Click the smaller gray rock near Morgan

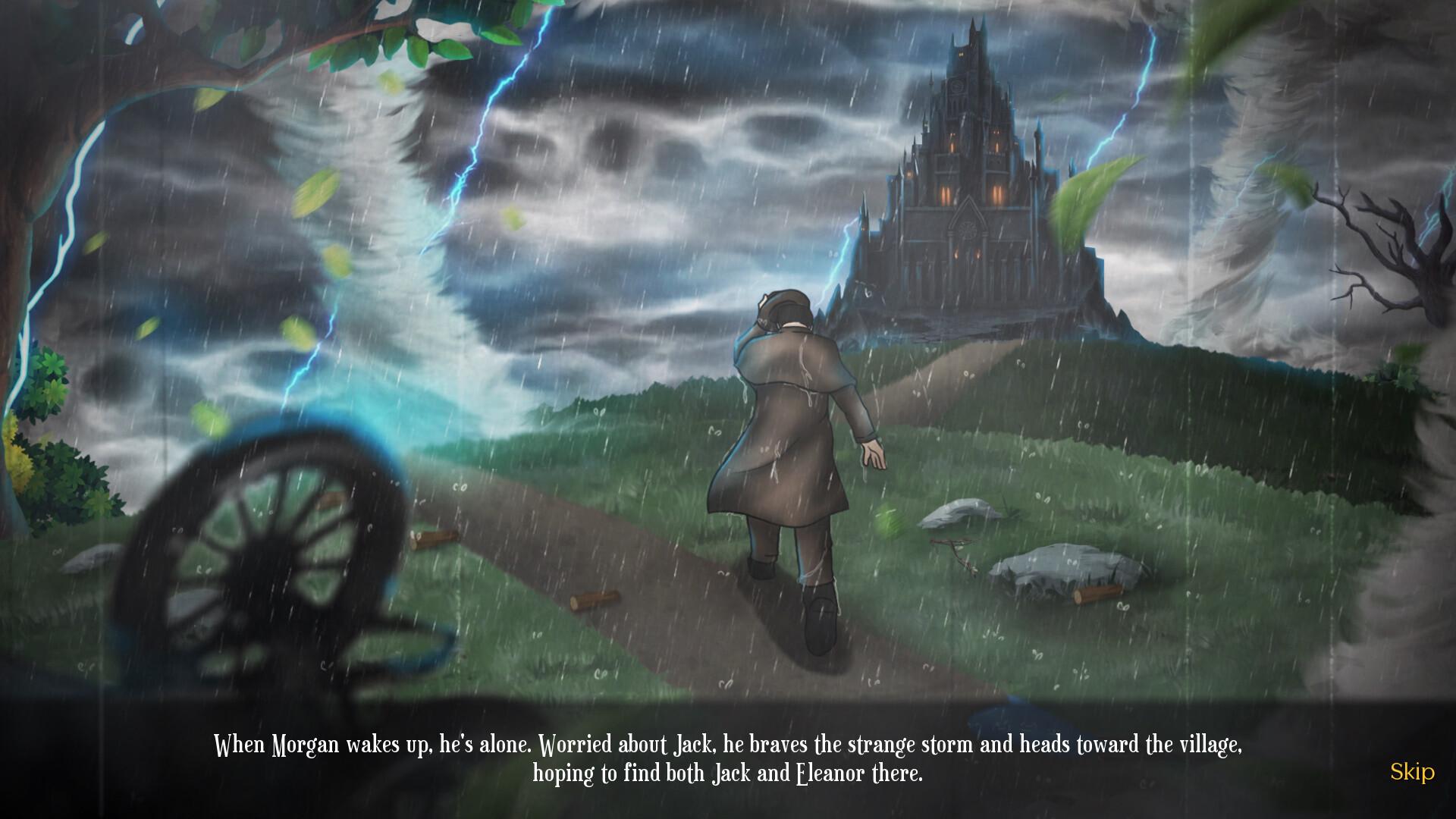pos(955,516)
